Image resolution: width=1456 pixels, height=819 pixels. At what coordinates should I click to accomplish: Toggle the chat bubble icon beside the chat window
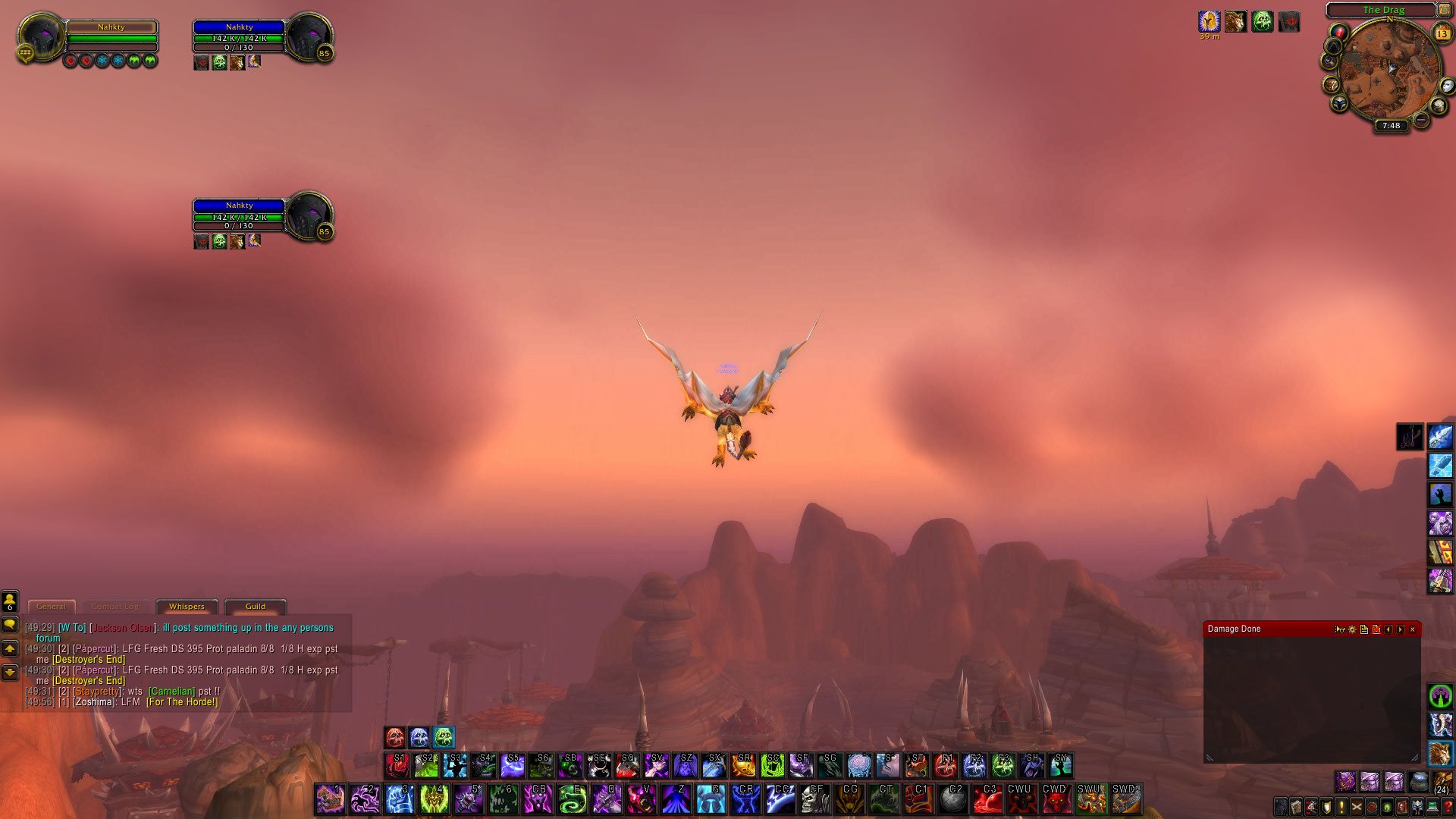click(x=9, y=625)
